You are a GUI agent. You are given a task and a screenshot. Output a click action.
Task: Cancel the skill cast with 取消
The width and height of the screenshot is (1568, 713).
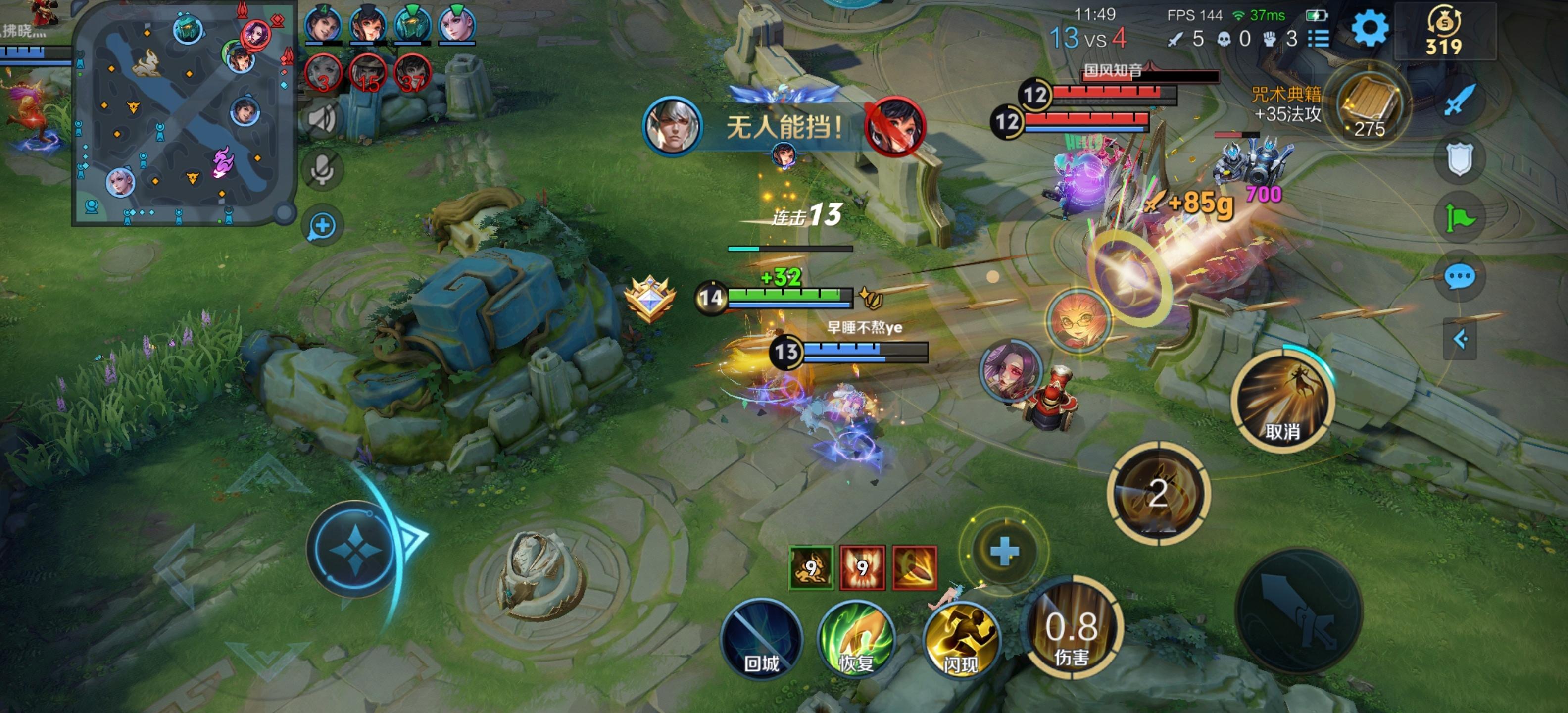coord(1282,402)
